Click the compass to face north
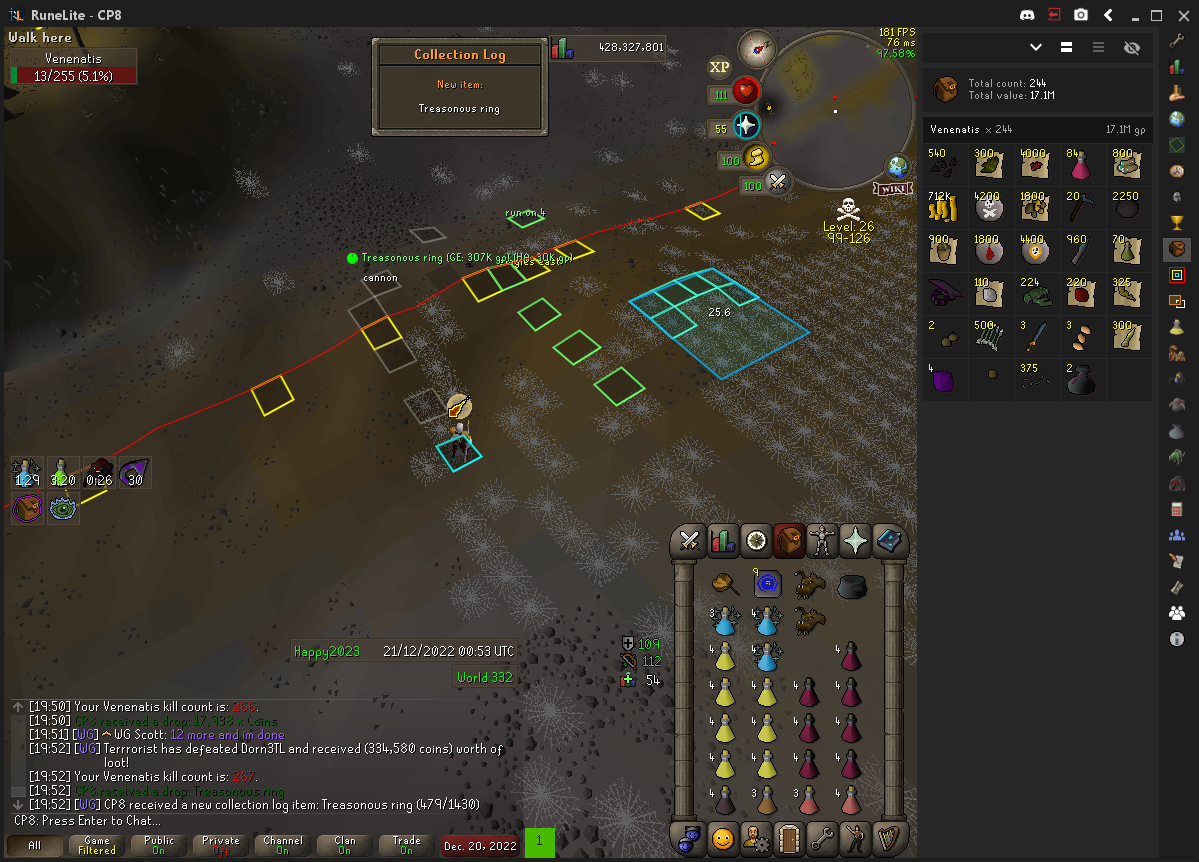The width and height of the screenshot is (1199, 862). (x=757, y=48)
